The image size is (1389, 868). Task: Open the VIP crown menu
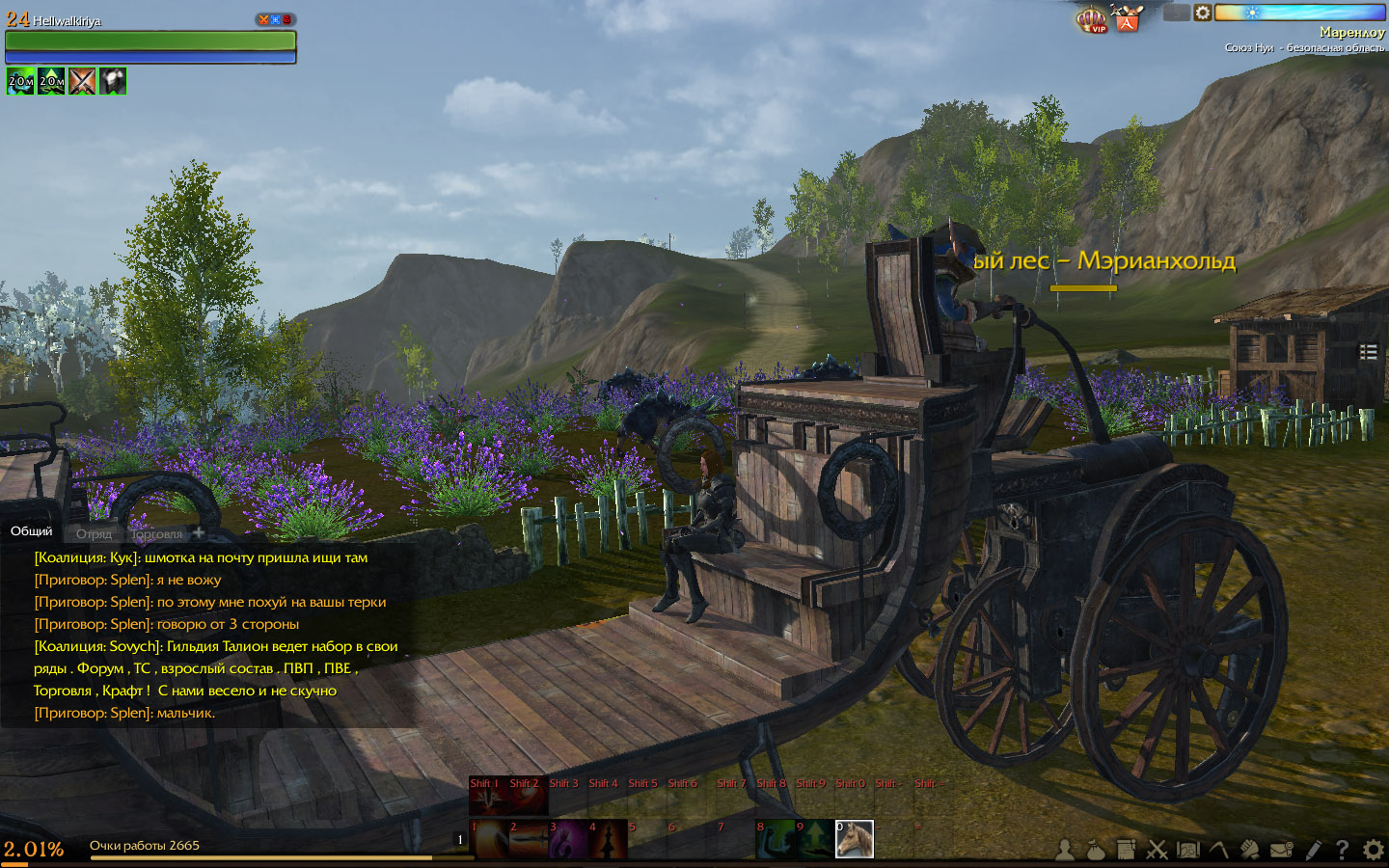click(x=1091, y=19)
